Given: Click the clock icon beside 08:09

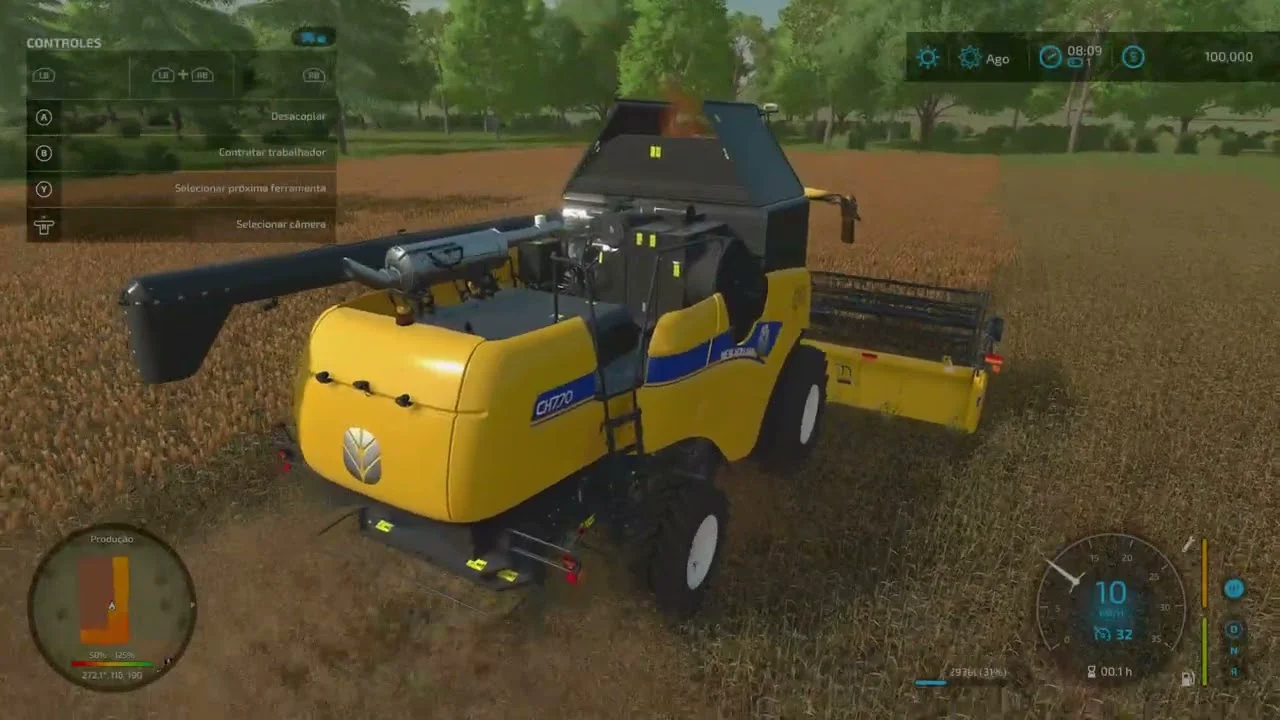Looking at the screenshot, I should [x=1050, y=56].
